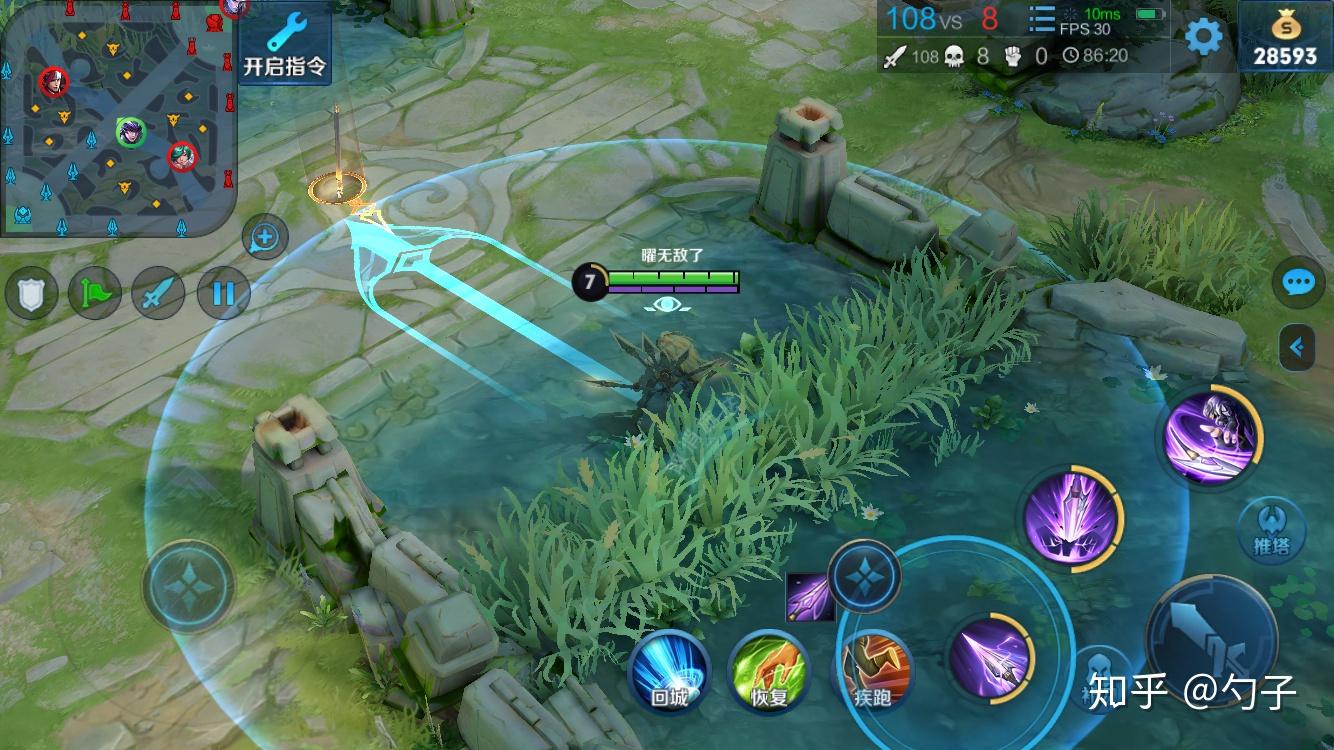Click the minimap
The height and width of the screenshot is (750, 1334).
click(x=118, y=118)
